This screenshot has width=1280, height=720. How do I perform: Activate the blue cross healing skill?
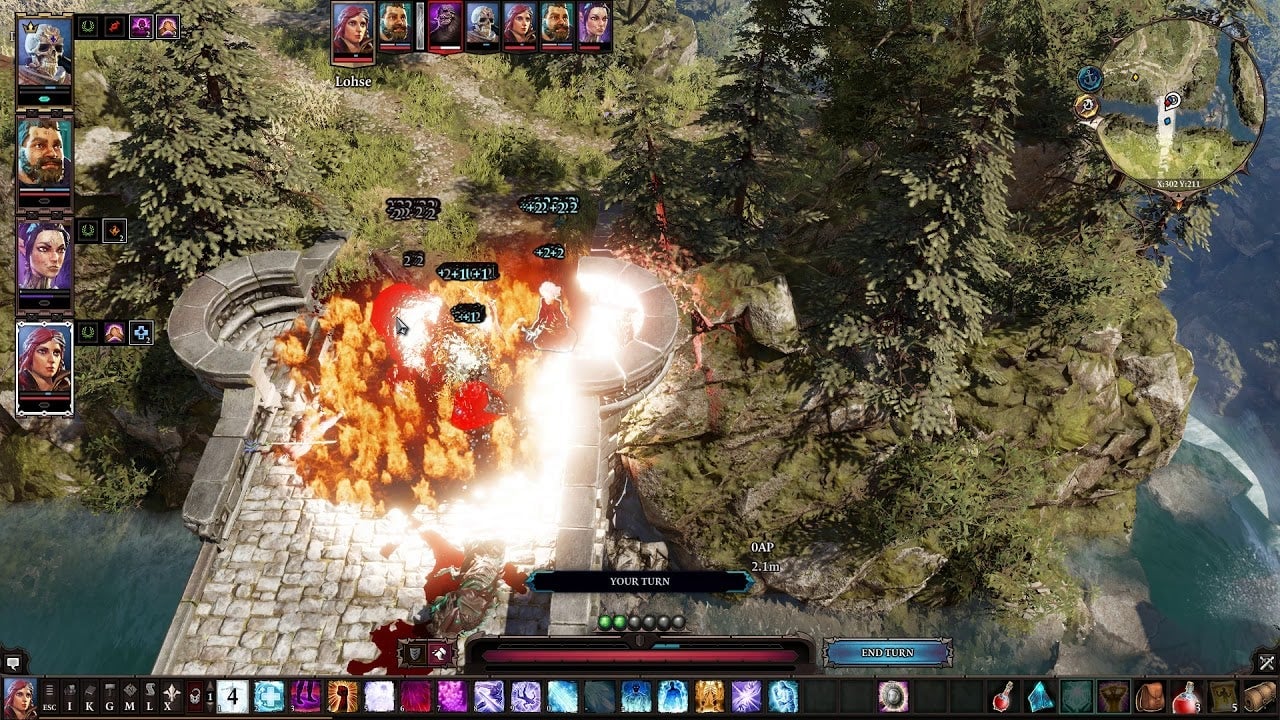269,696
